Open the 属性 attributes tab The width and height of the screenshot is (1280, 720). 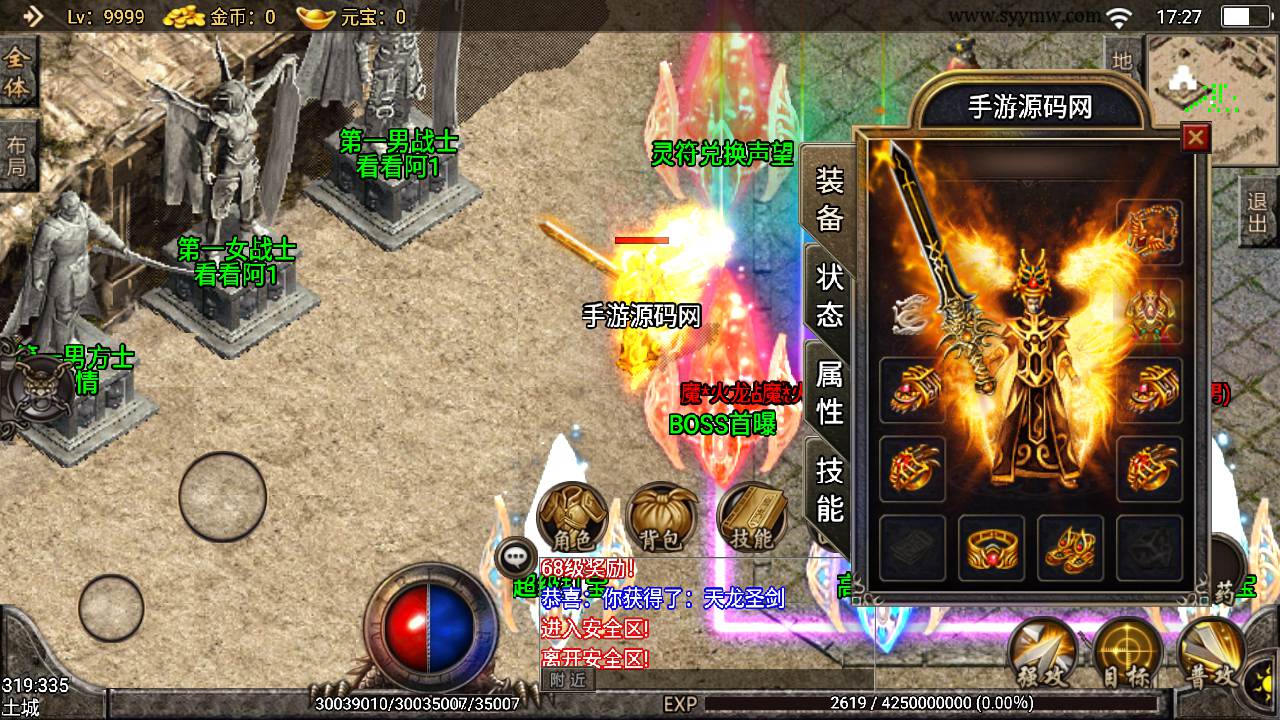(830, 392)
